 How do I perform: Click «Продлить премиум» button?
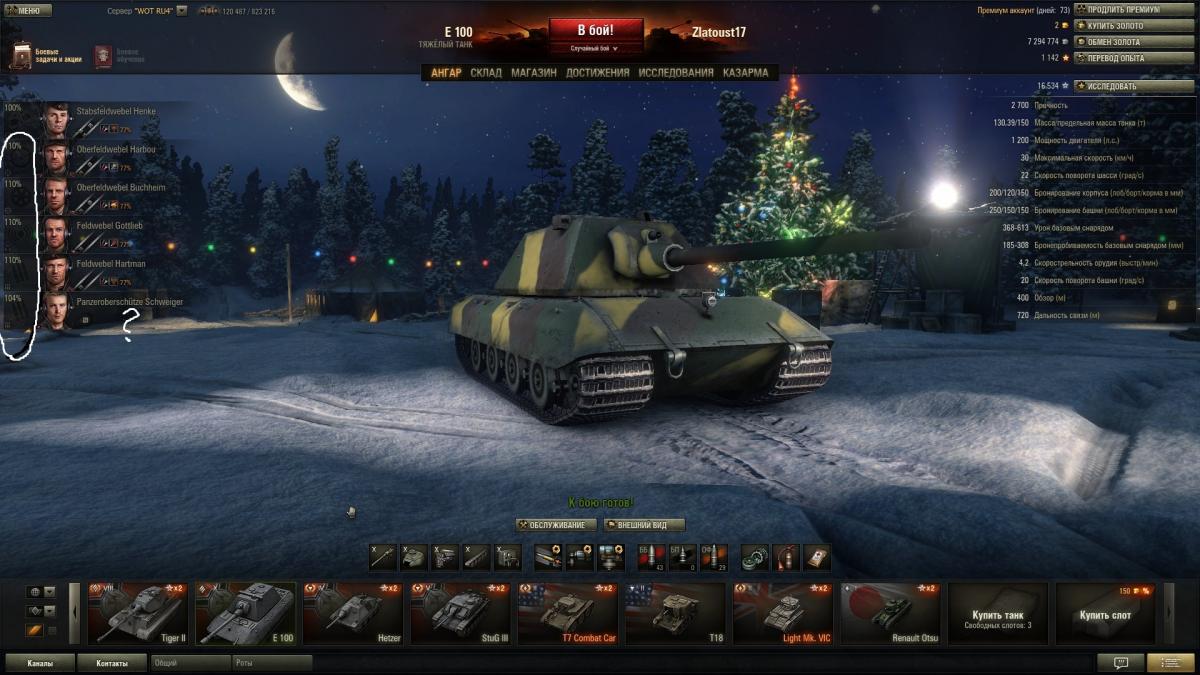point(1121,10)
